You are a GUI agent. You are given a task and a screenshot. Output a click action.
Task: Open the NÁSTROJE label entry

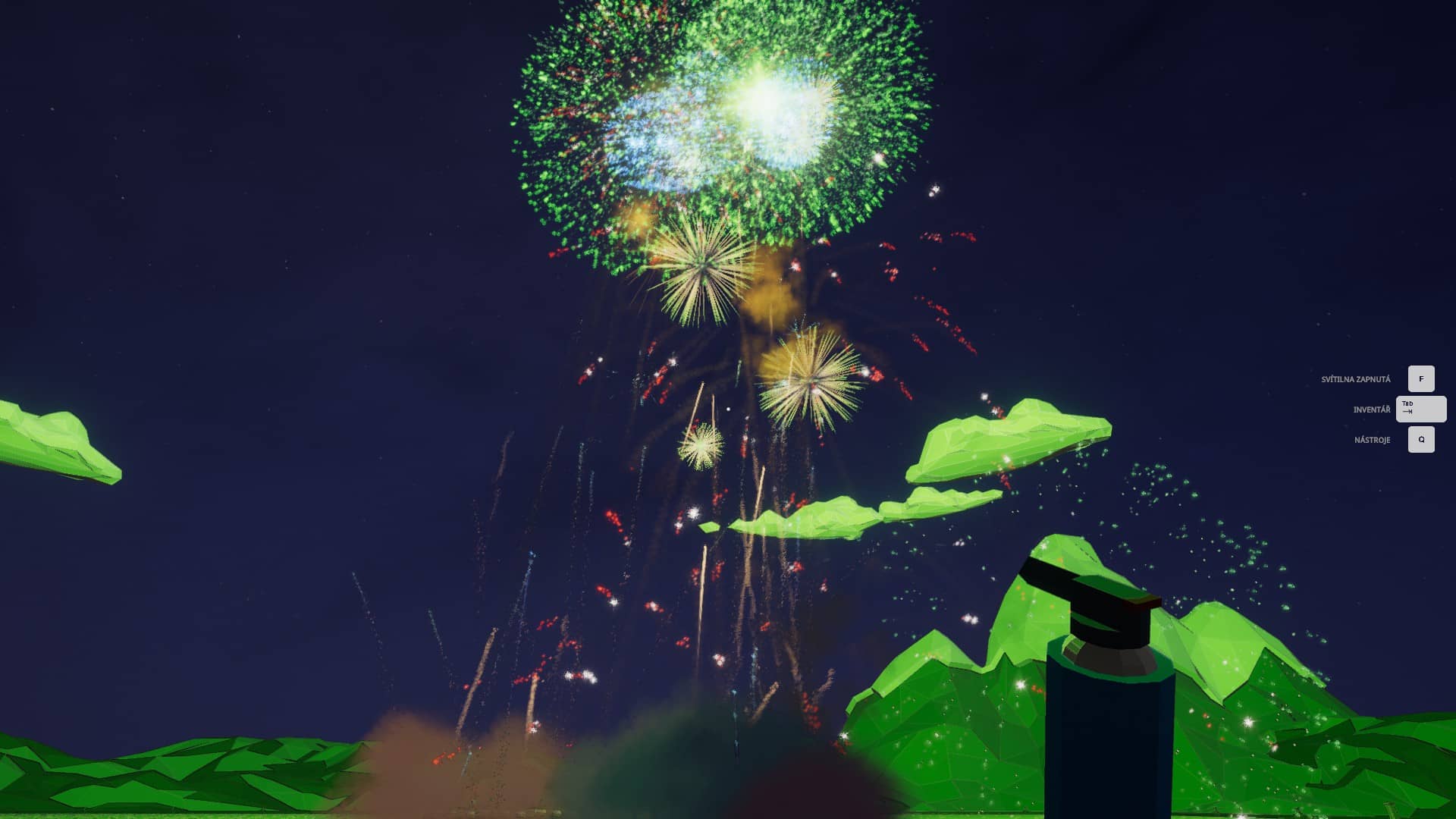(1373, 440)
